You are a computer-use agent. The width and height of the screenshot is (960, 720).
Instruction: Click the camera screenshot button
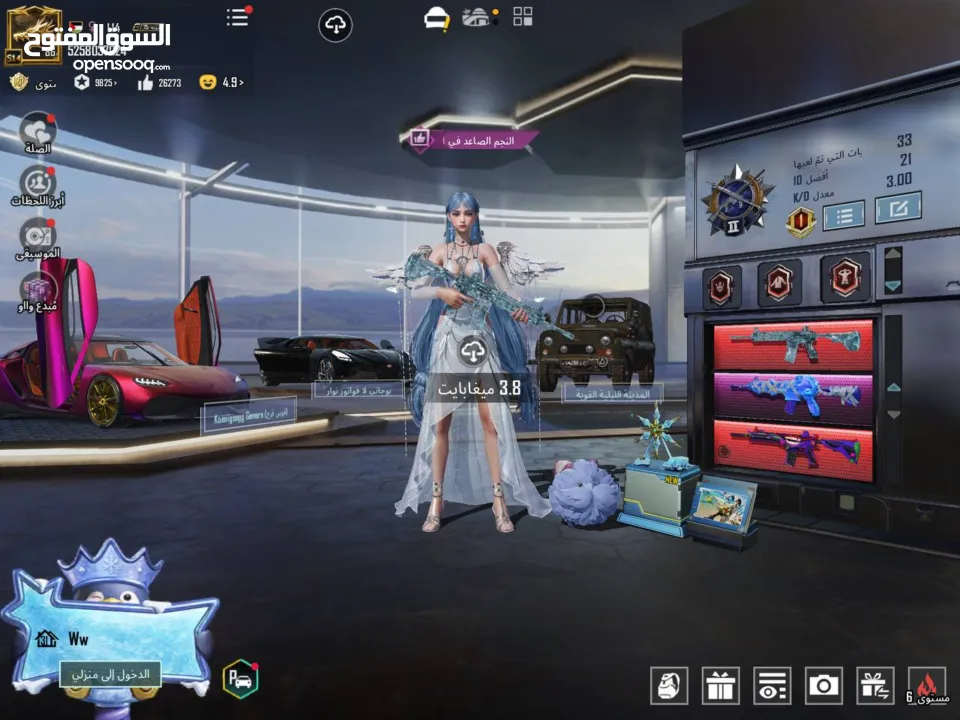pyautogui.click(x=823, y=684)
